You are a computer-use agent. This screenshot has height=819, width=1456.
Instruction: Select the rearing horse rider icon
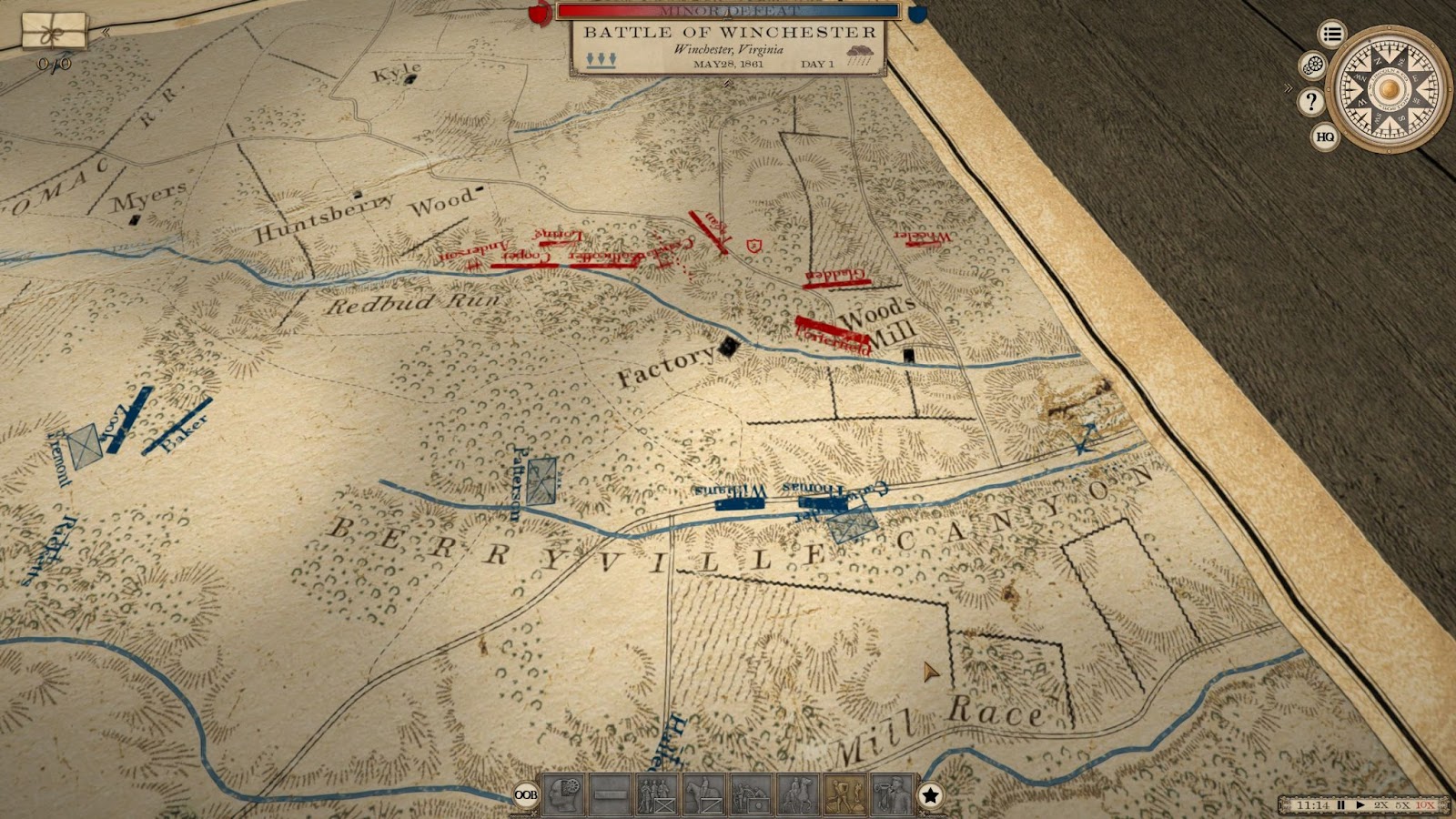797,794
